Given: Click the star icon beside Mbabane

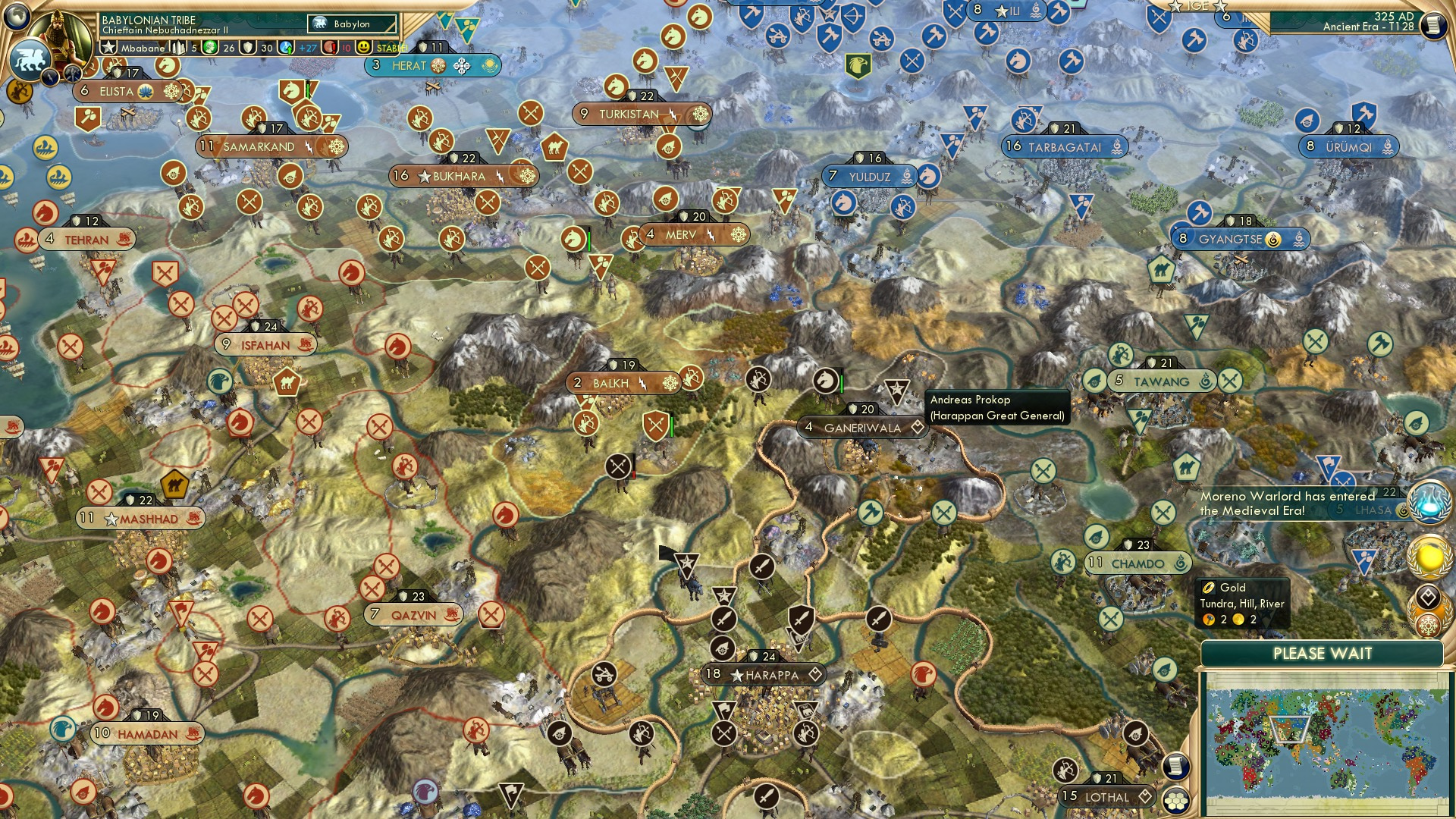Looking at the screenshot, I should tap(109, 47).
